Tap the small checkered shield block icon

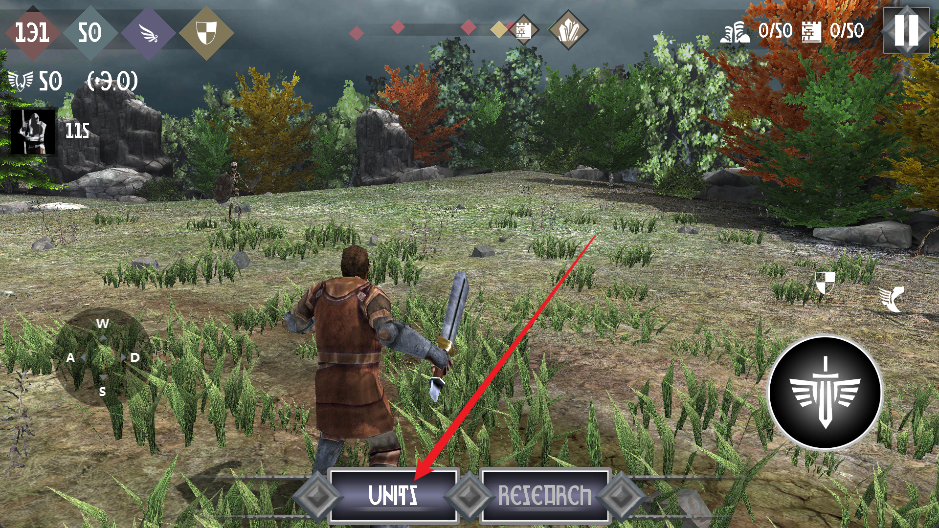825,283
